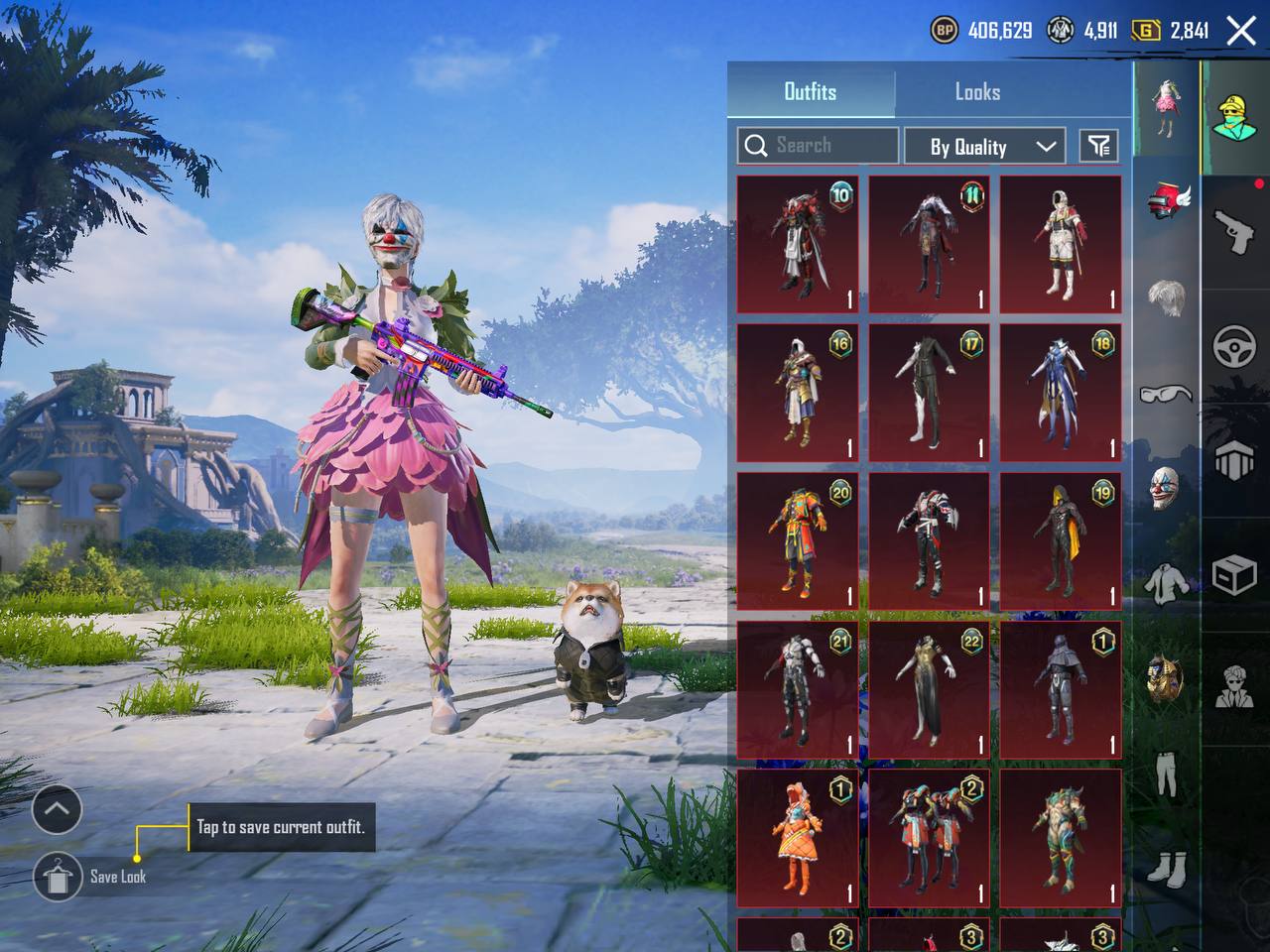Close the inventory with the X button

click(x=1241, y=31)
